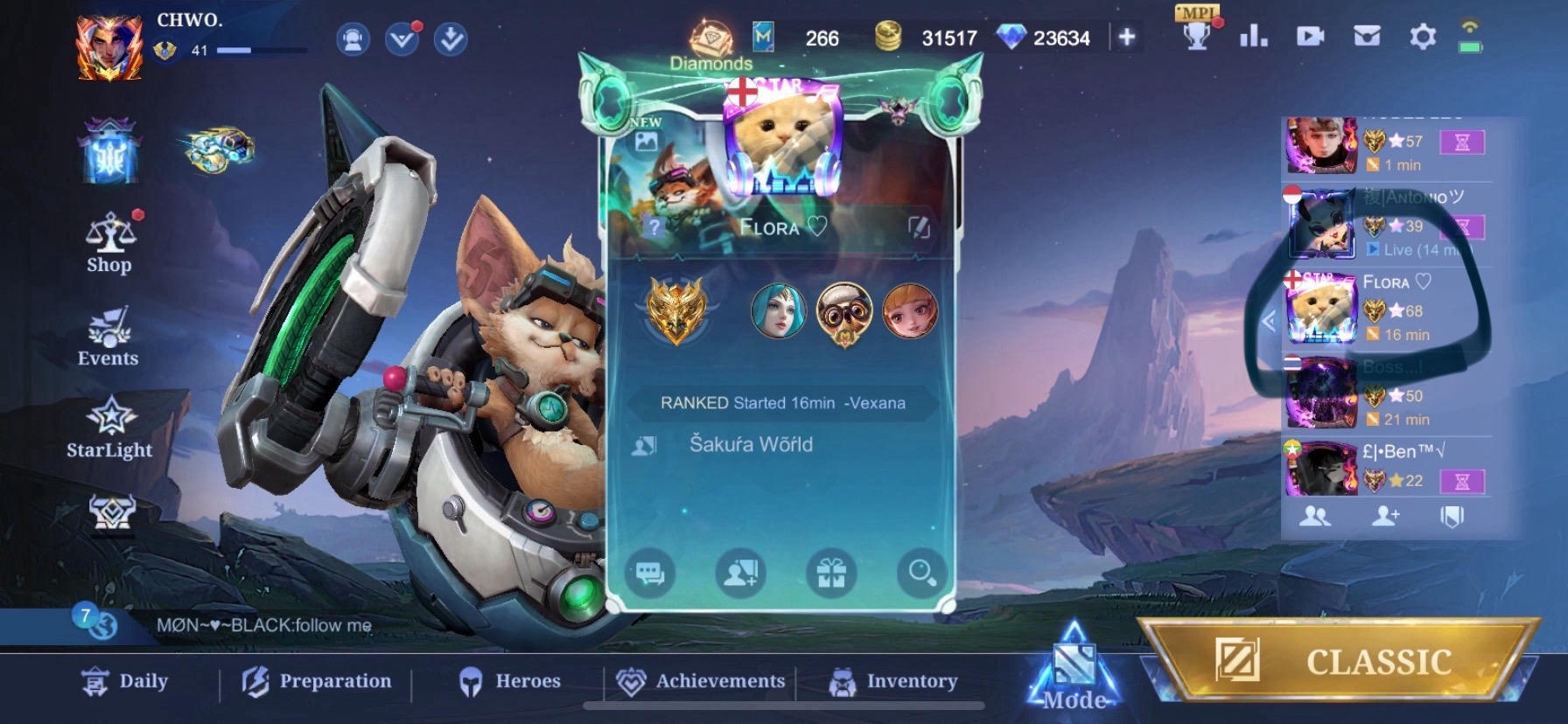Open the replay video icon top right
1568x724 pixels.
1310,37
